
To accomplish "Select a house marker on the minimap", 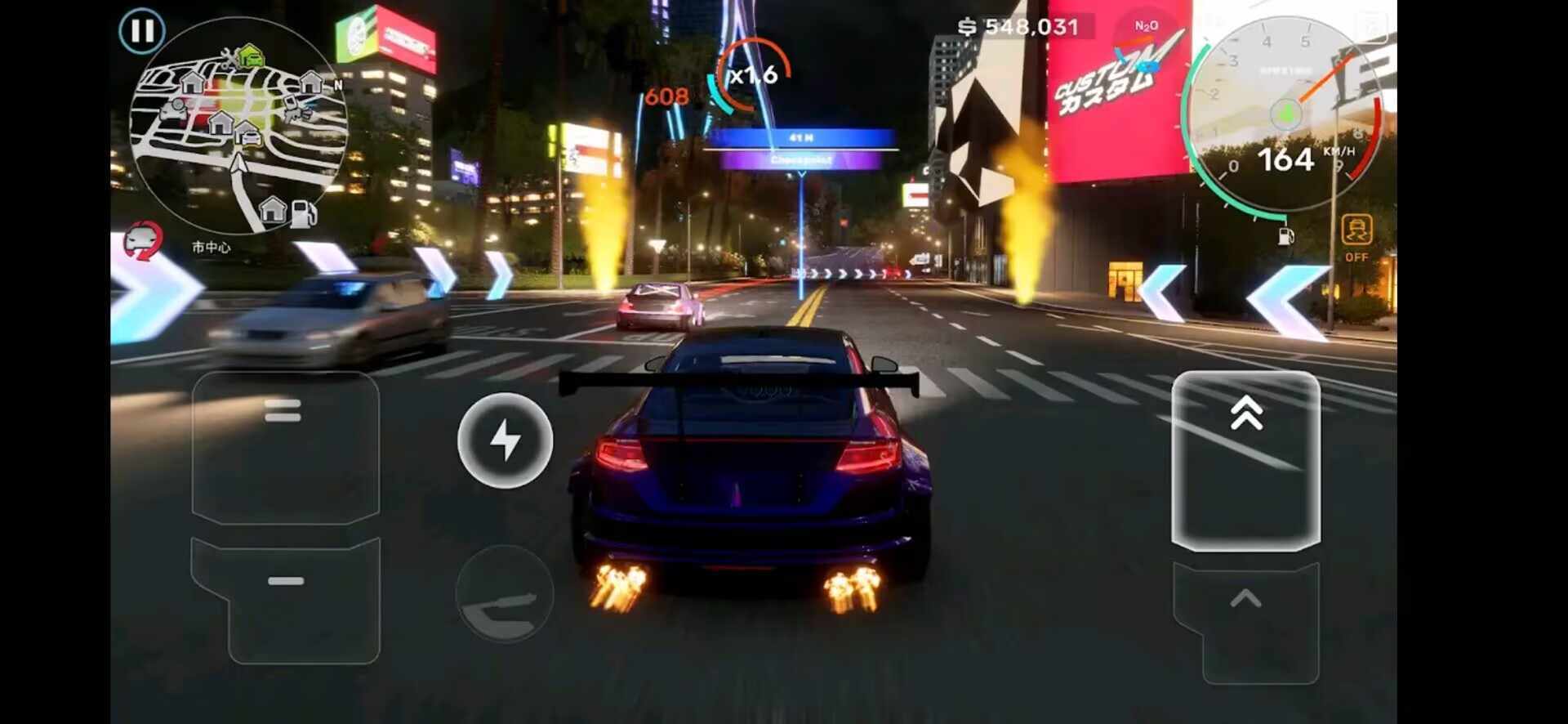I will click(194, 83).
